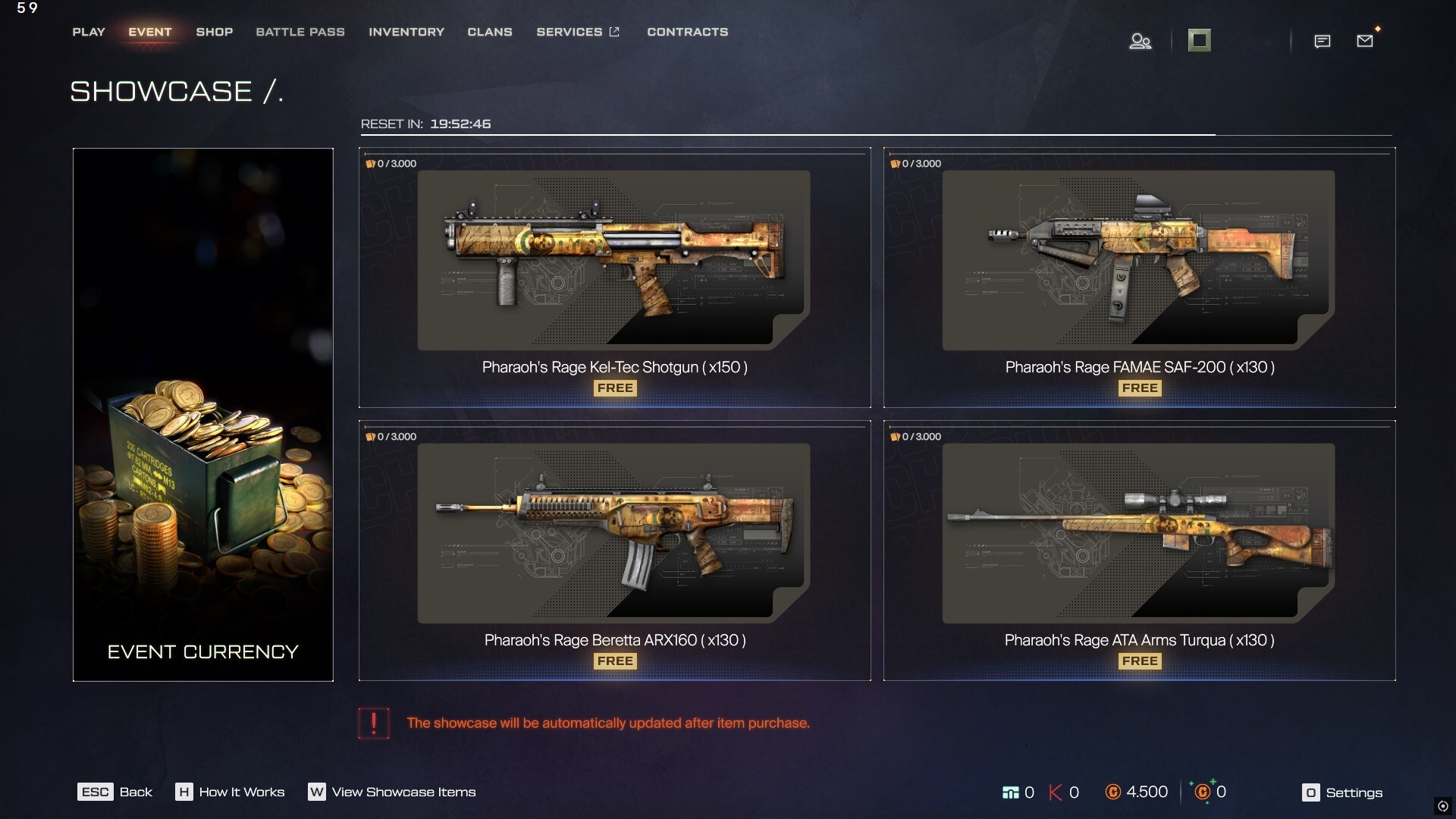
Task: Select the Pharaoh's Rage FAMAE SAF-200 offer
Action: (1139, 278)
